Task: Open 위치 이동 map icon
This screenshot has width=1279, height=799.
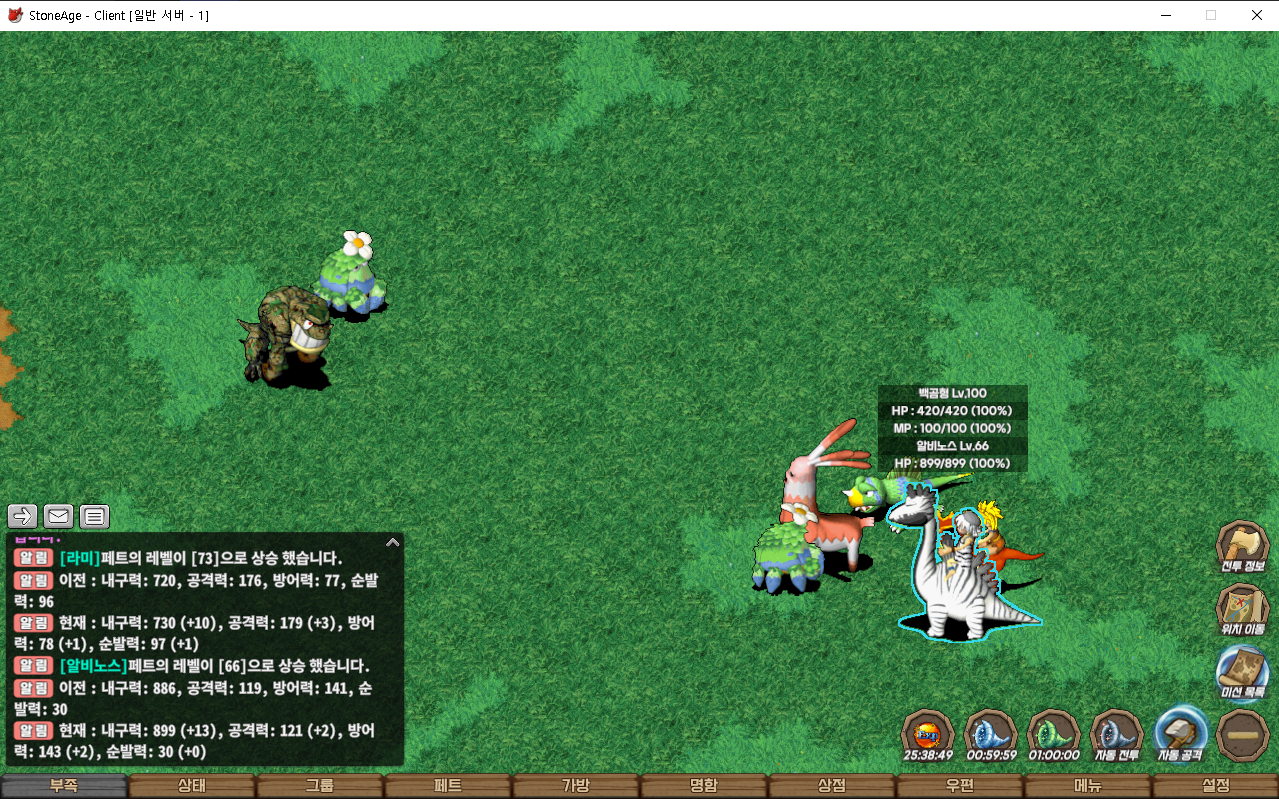Action: [1242, 609]
